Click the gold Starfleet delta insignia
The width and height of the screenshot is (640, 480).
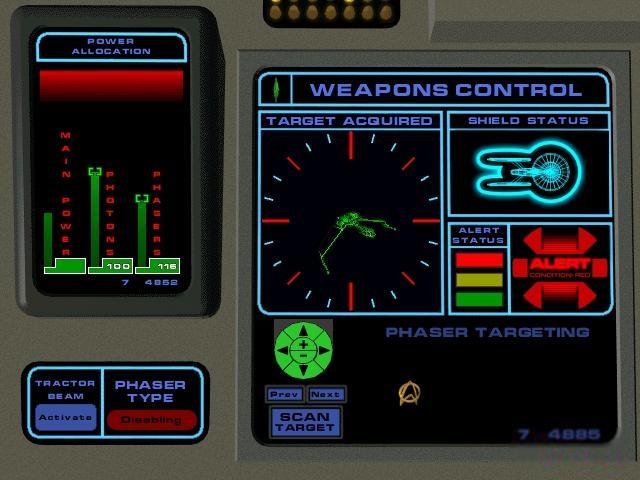coord(408,393)
